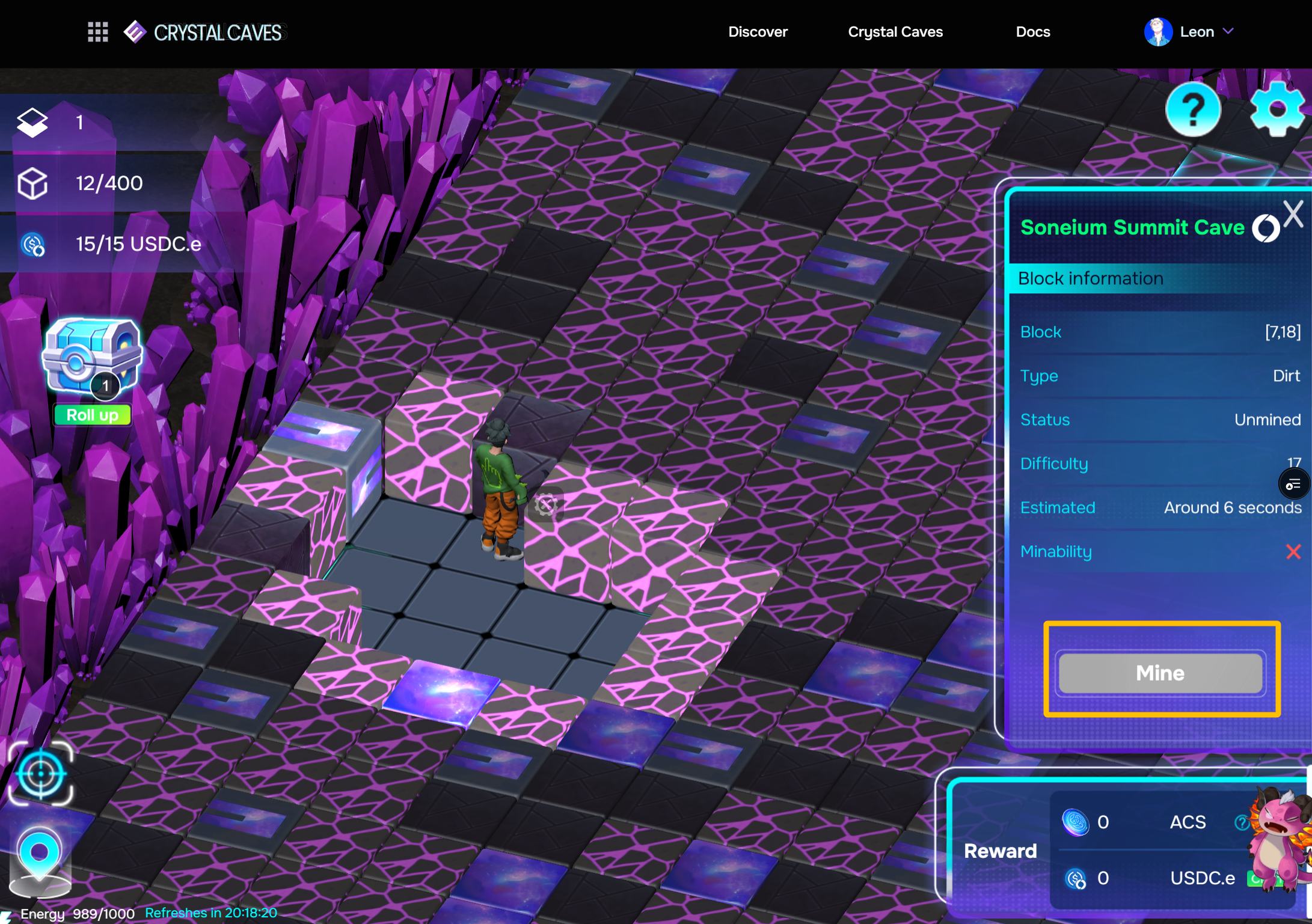
Task: Open the question mark help icon
Action: click(x=1193, y=109)
